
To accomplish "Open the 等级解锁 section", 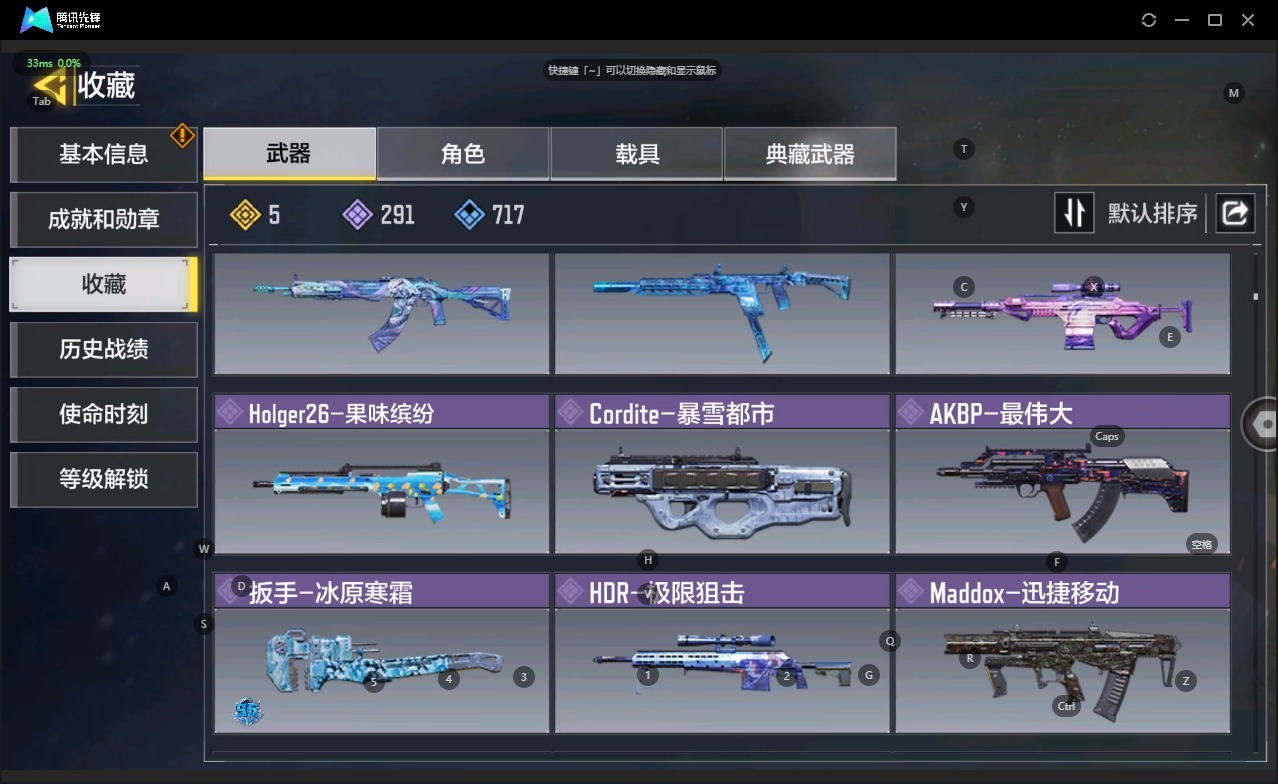I will tap(103, 479).
